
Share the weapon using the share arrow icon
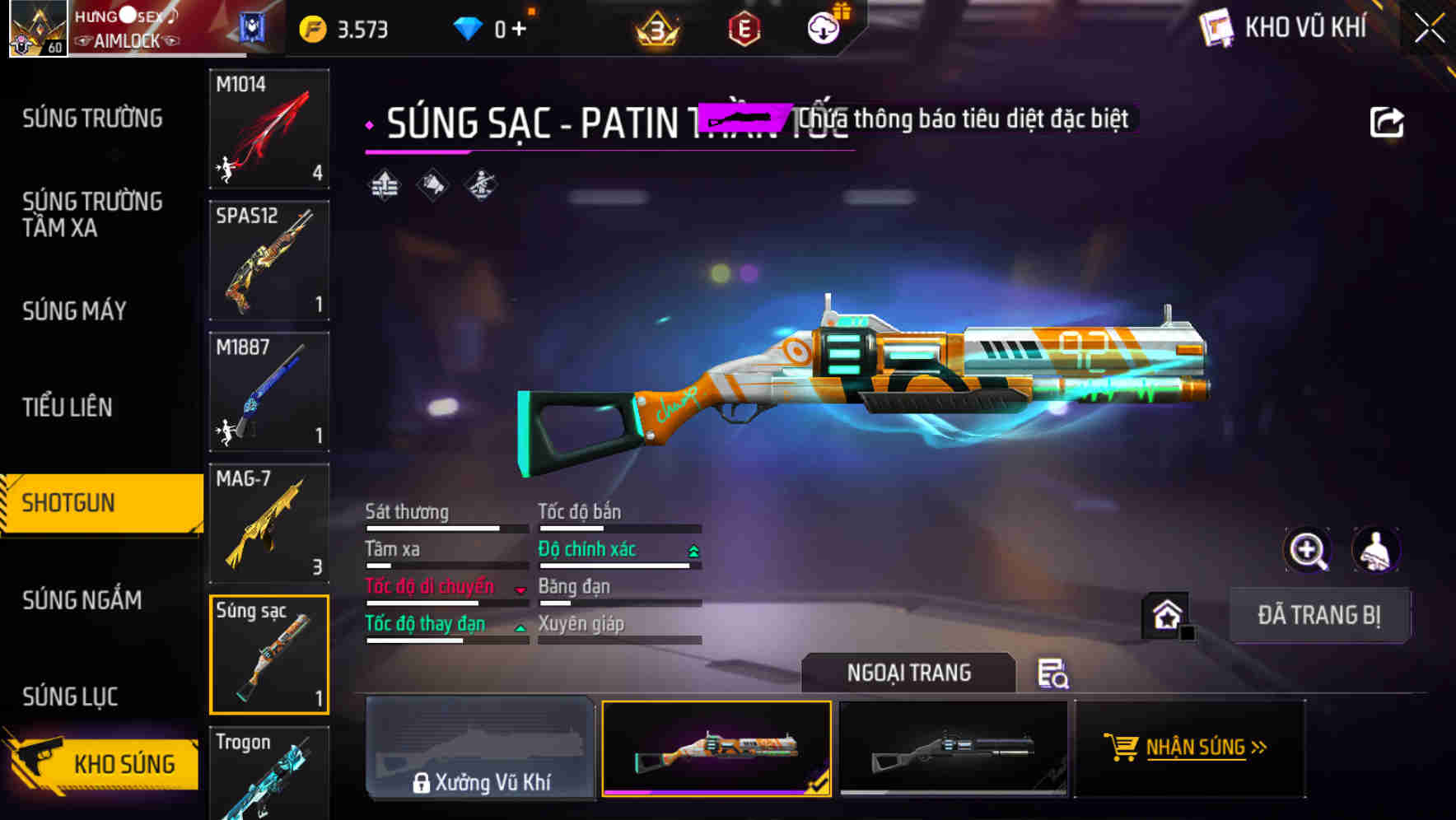[x=1388, y=121]
